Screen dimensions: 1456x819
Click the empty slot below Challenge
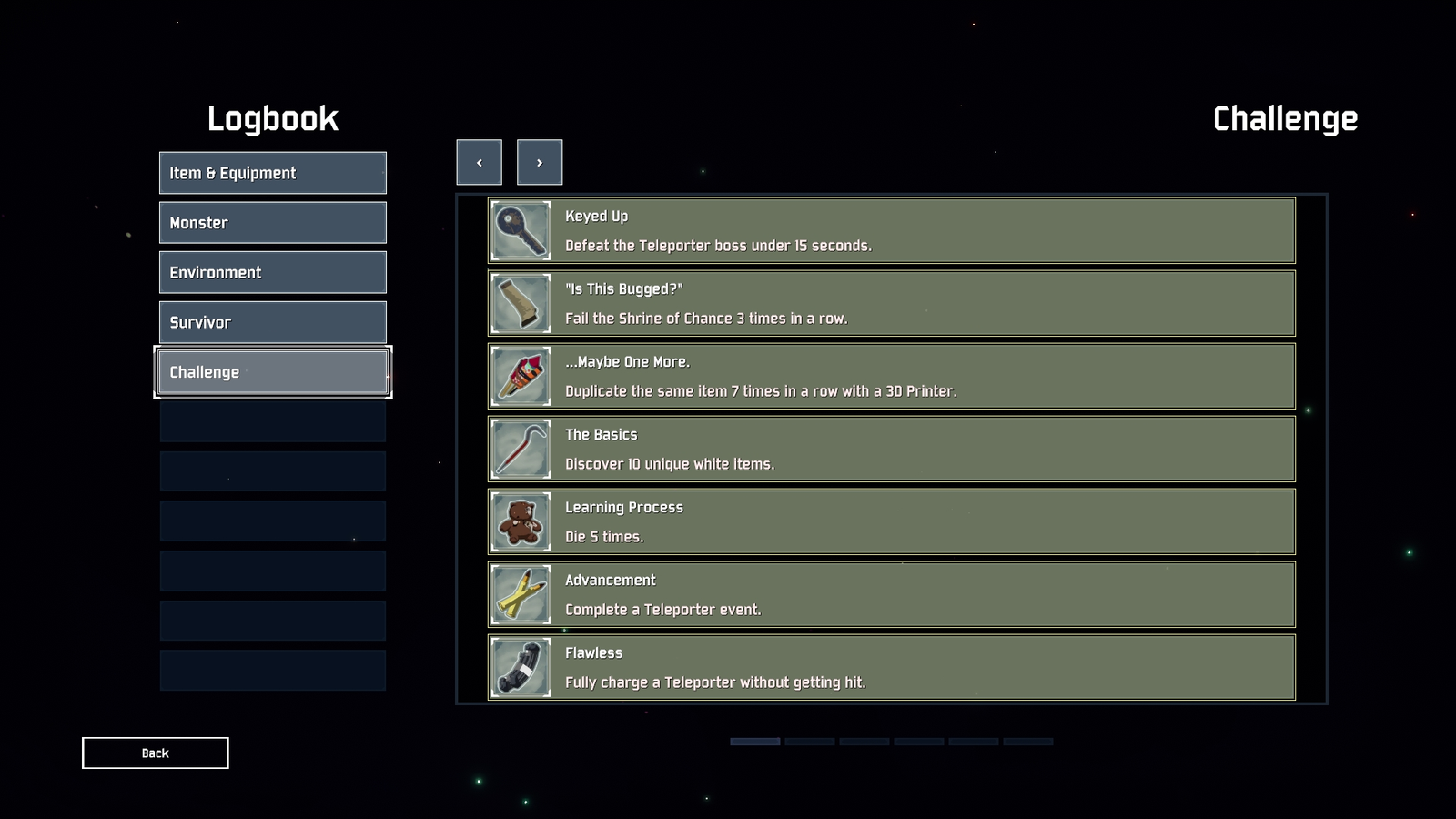[x=272, y=420]
